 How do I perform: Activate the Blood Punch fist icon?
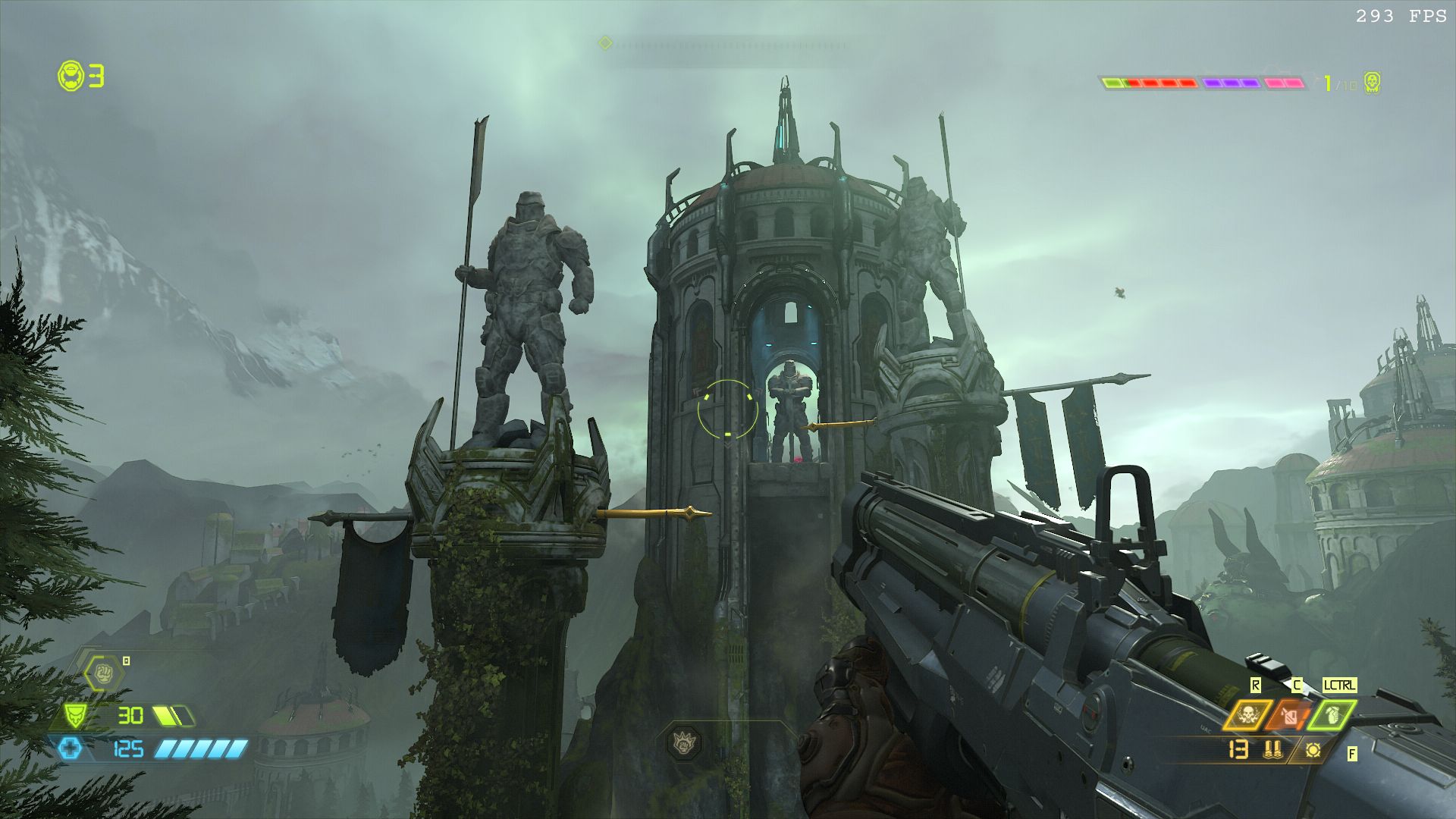[102, 673]
